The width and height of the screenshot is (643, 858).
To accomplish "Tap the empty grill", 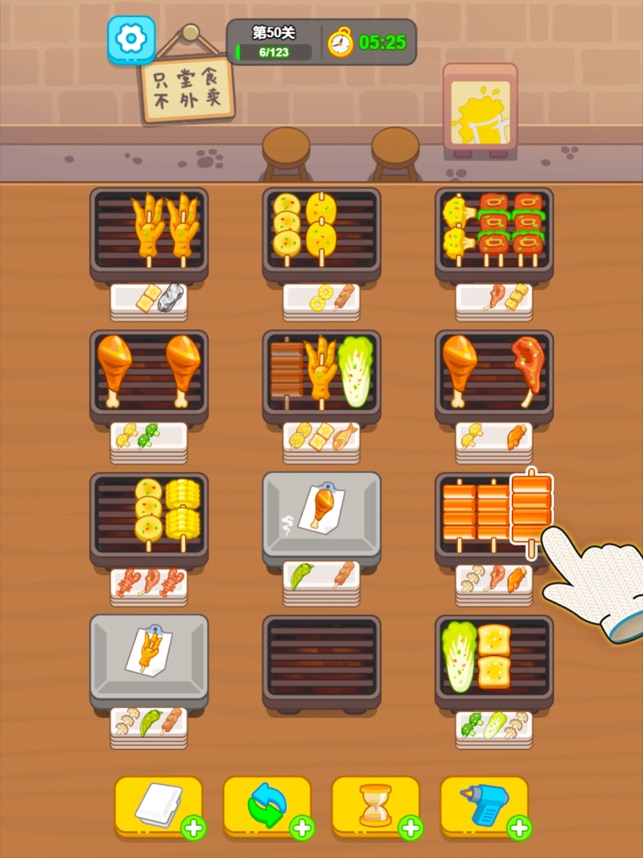I will pyautogui.click(x=321, y=660).
